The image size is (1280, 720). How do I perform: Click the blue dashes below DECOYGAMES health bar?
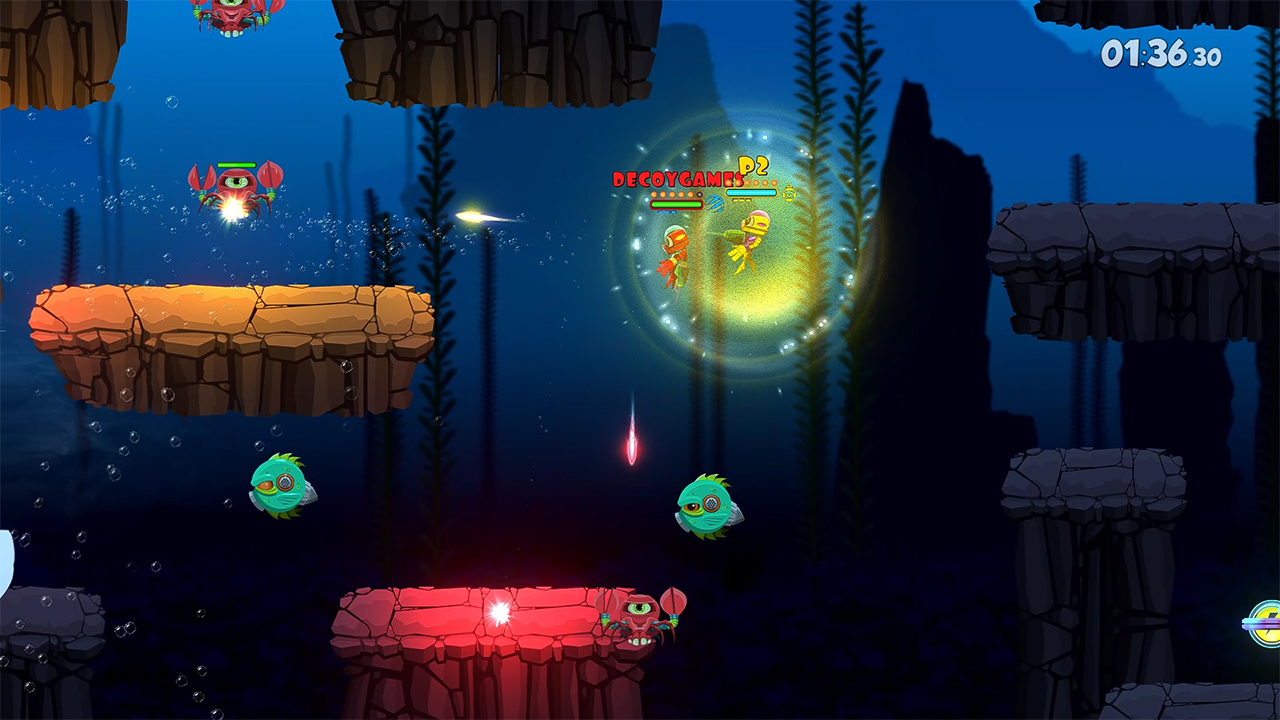(667, 212)
